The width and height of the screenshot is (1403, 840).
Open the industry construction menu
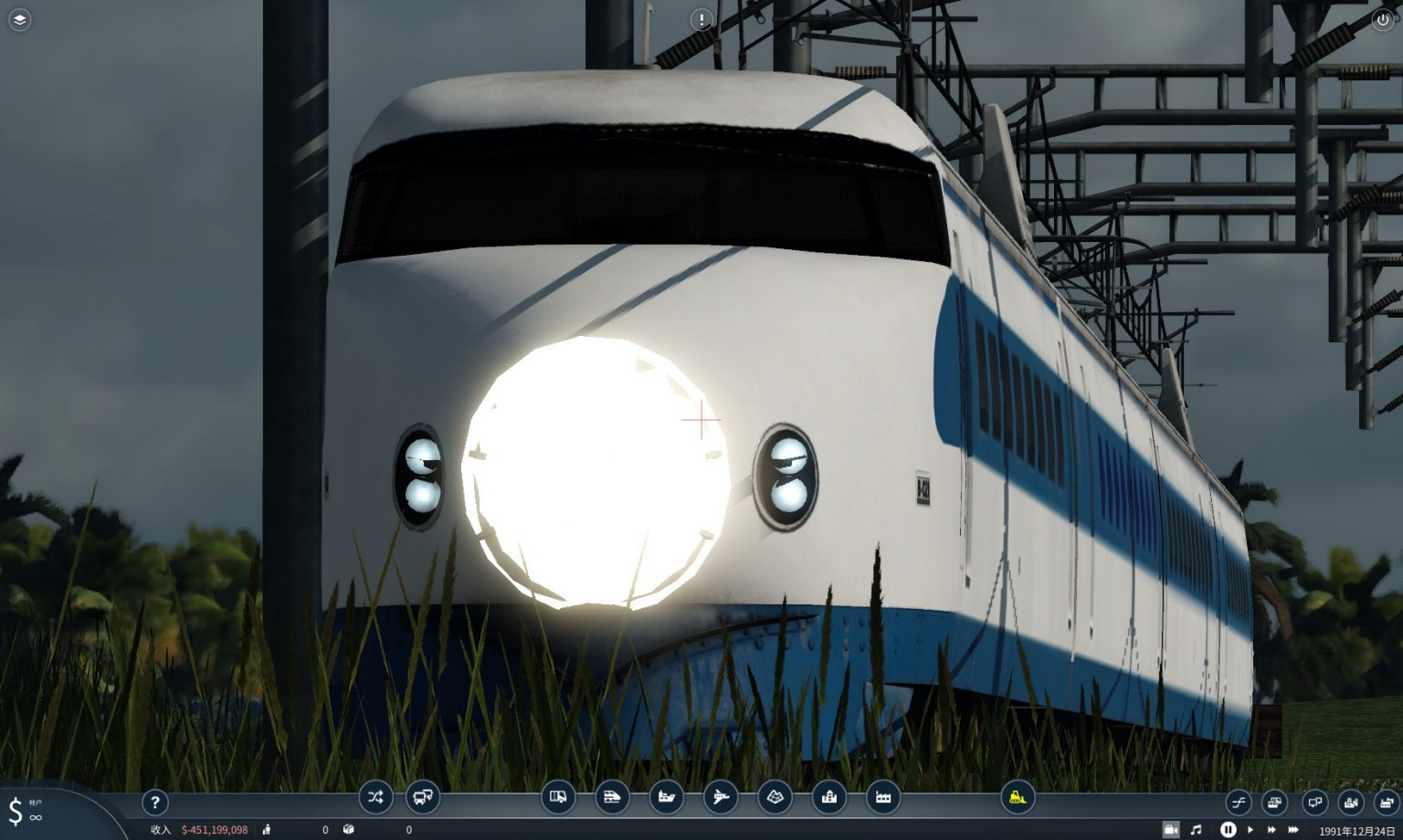[x=882, y=797]
